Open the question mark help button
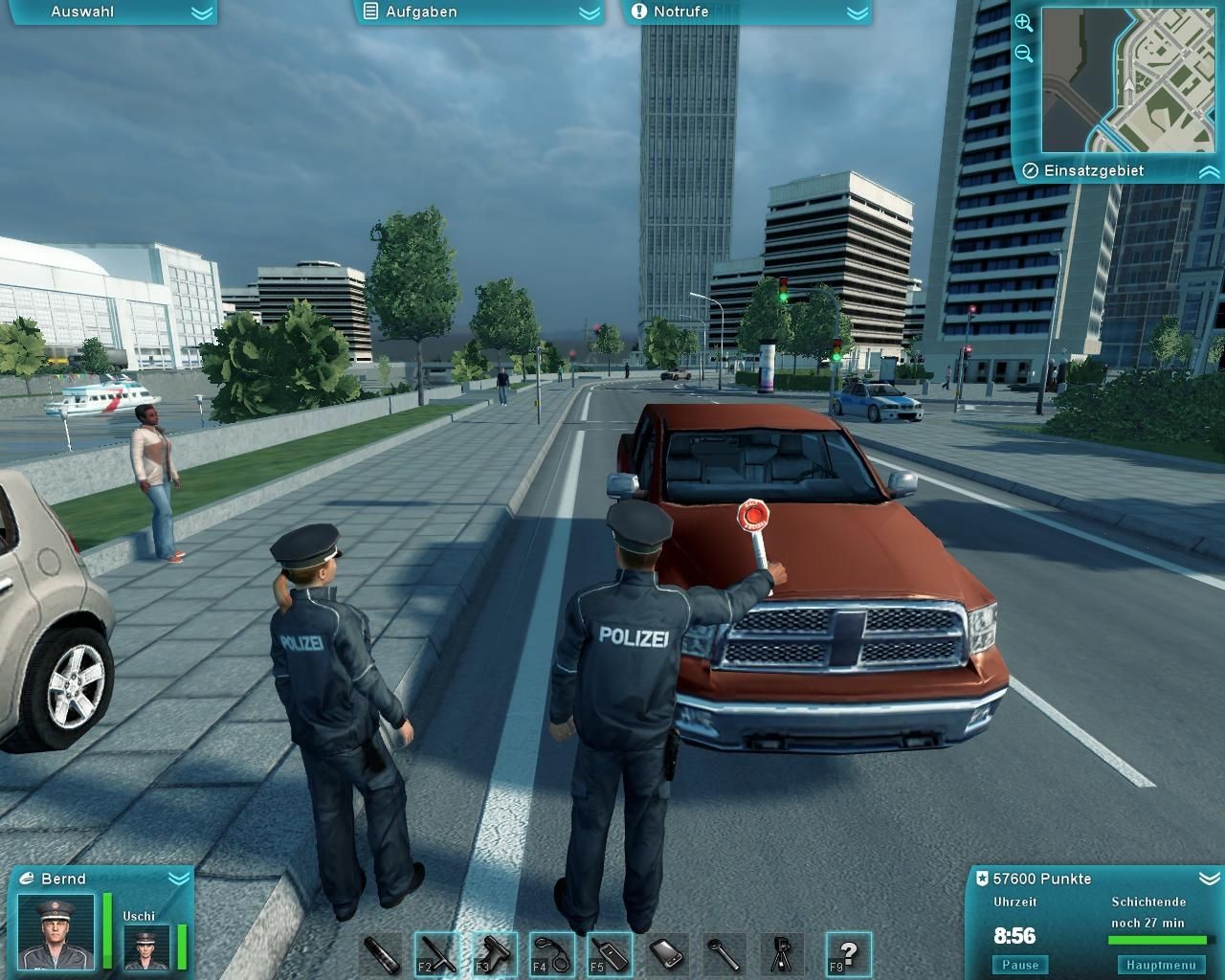Image resolution: width=1225 pixels, height=980 pixels. pyautogui.click(x=848, y=954)
